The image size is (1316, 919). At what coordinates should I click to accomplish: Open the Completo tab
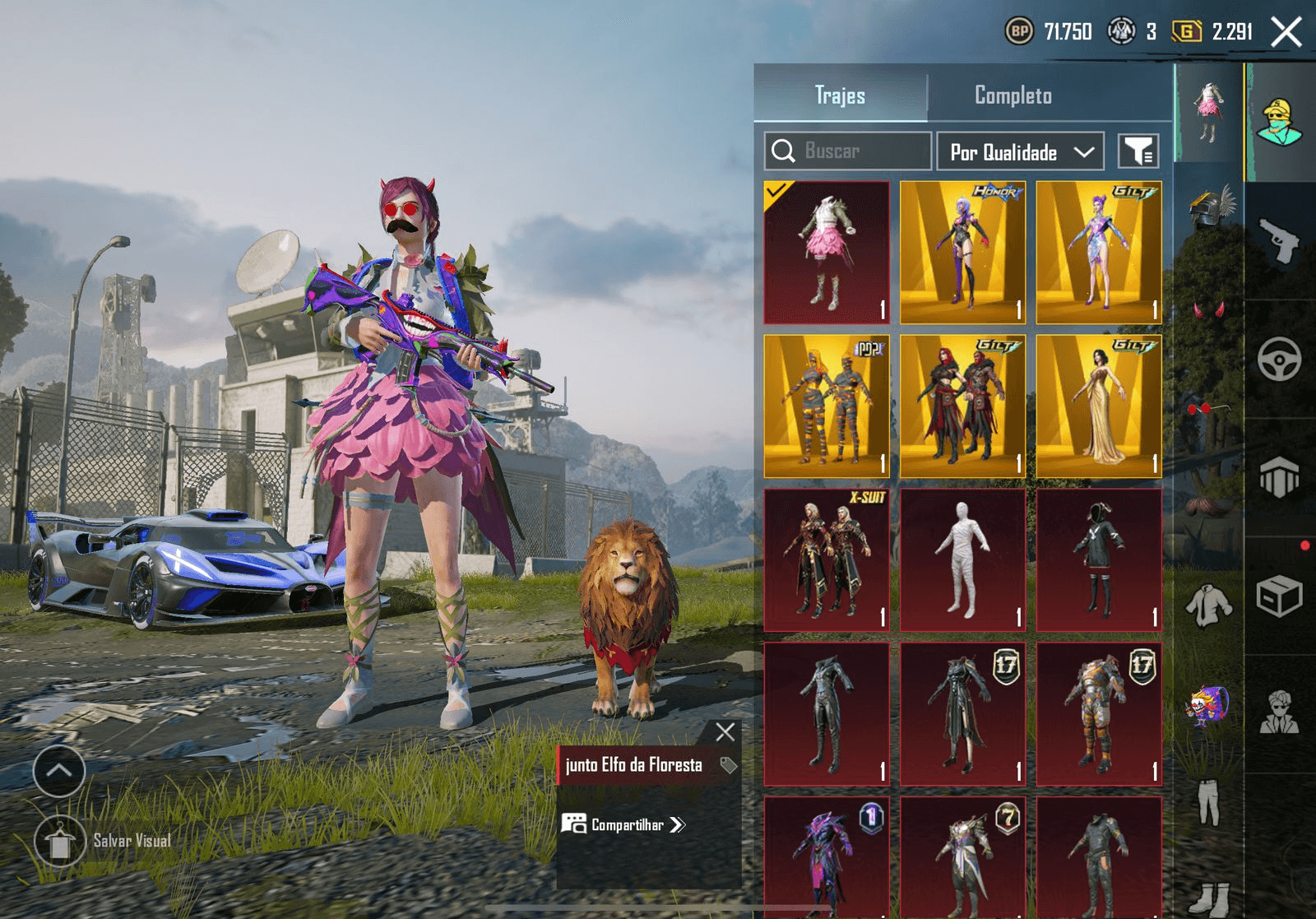click(1012, 95)
